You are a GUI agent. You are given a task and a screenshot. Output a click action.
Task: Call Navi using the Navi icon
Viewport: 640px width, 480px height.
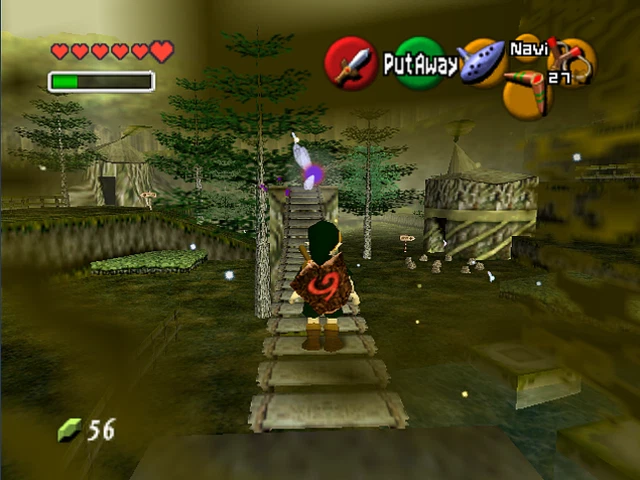coord(527,47)
